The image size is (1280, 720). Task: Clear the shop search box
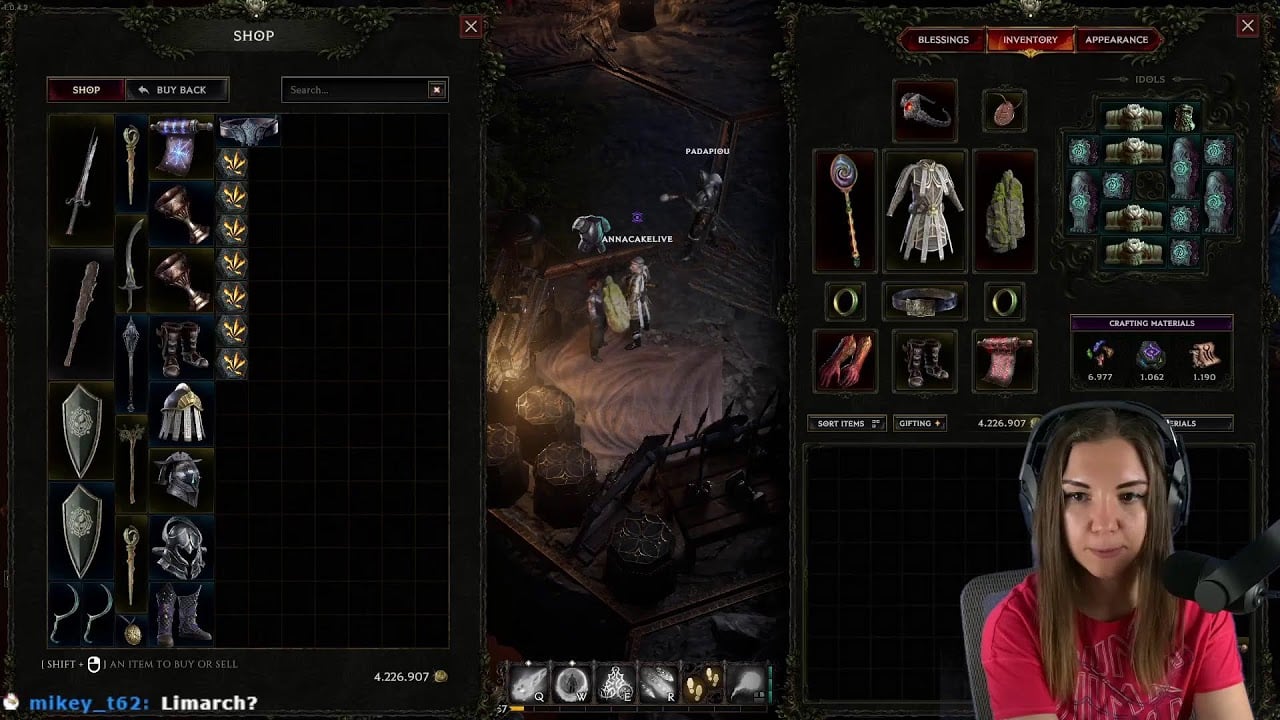(x=436, y=90)
